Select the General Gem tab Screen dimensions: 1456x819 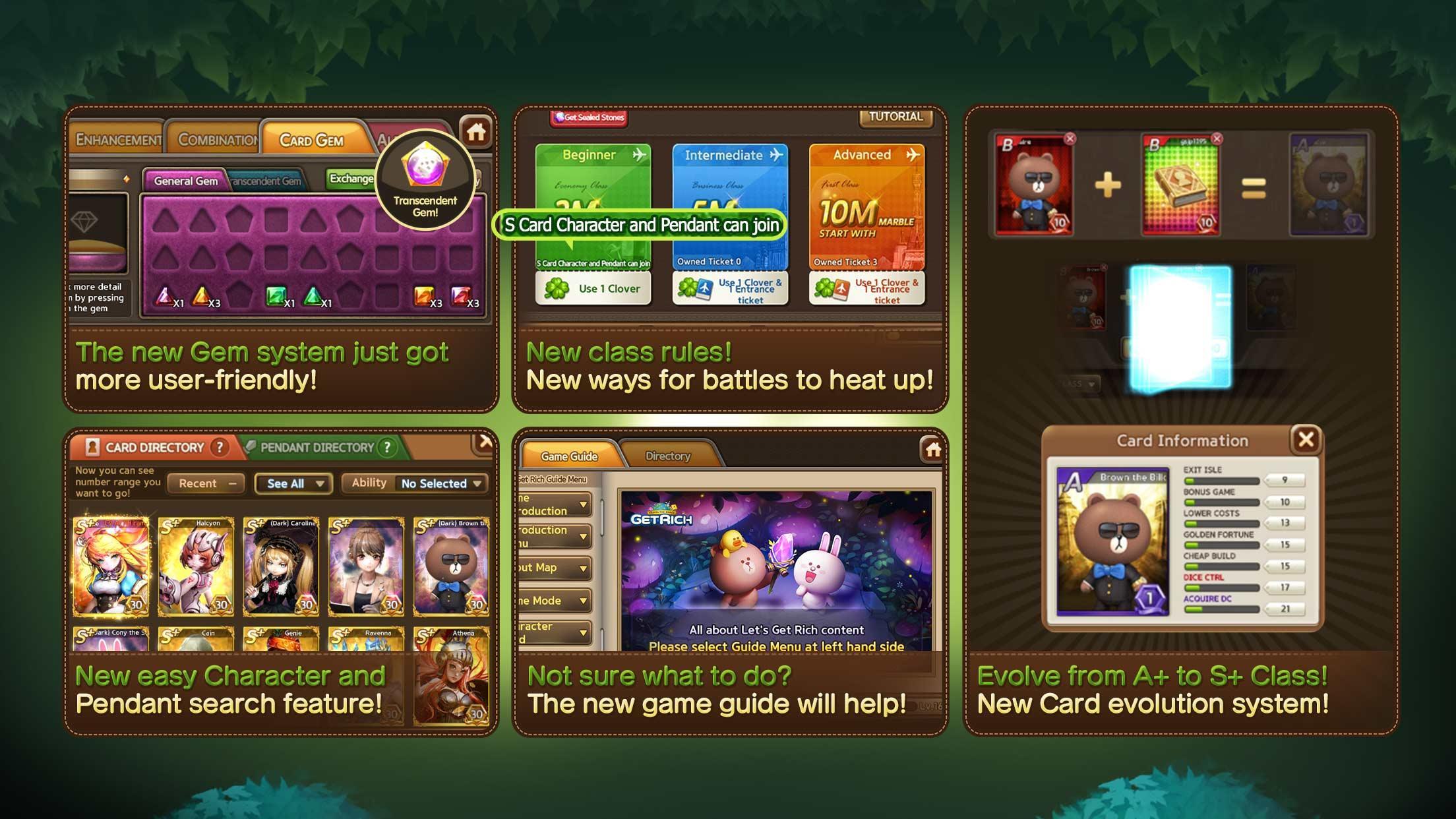tap(186, 179)
